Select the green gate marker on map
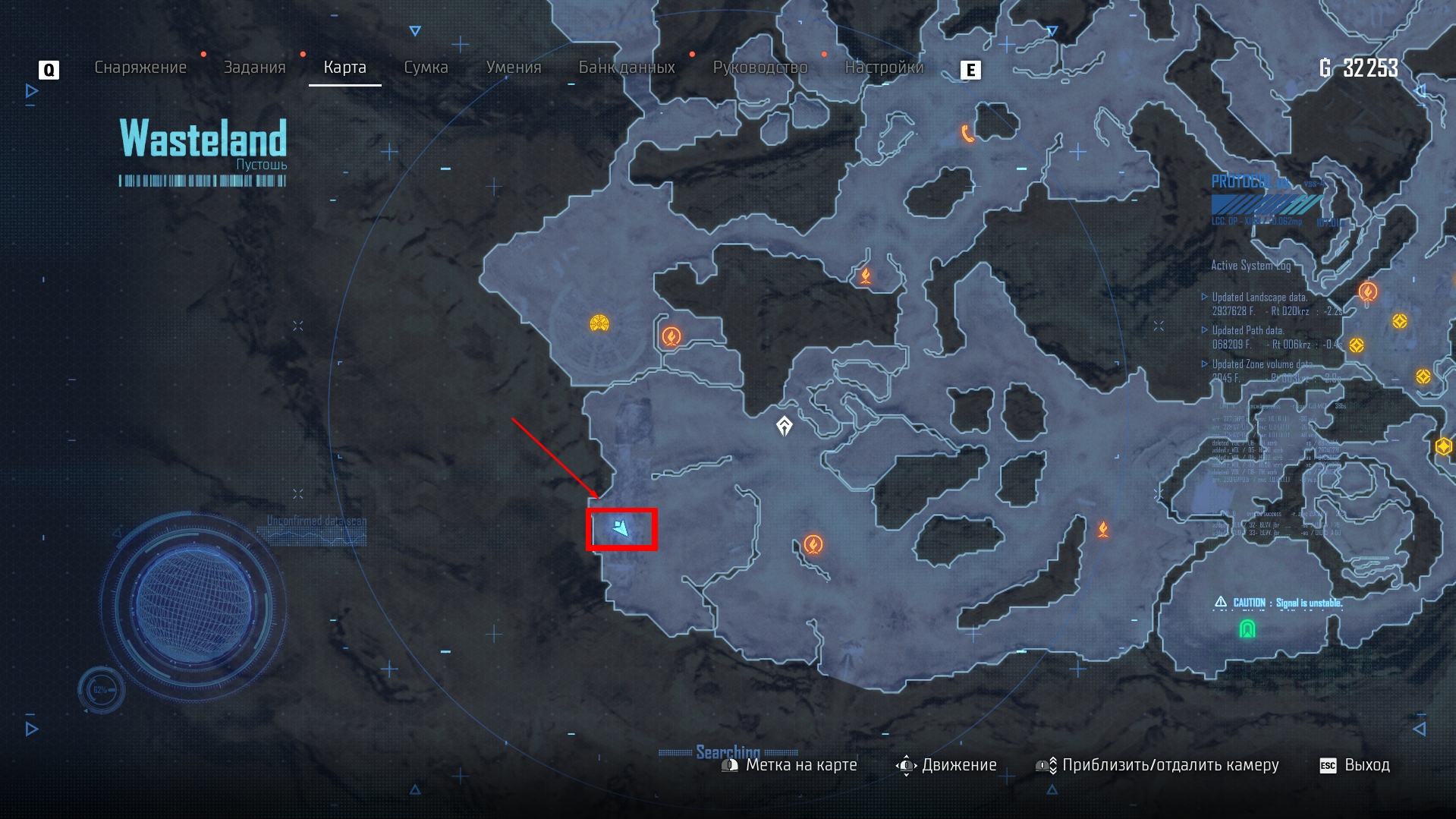The image size is (1456, 819). tap(1247, 628)
